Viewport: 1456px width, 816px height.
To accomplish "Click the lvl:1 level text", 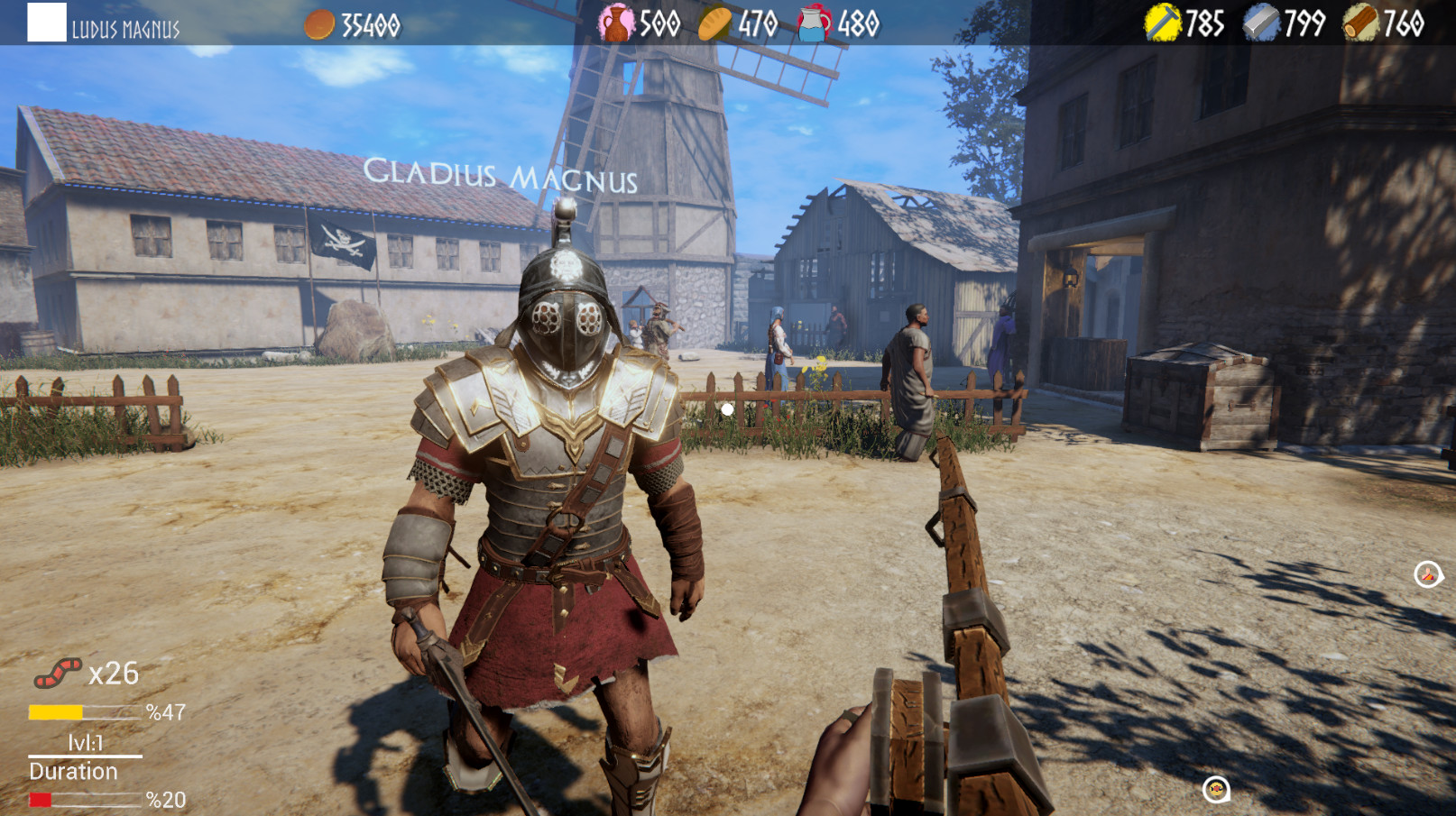I will click(85, 741).
